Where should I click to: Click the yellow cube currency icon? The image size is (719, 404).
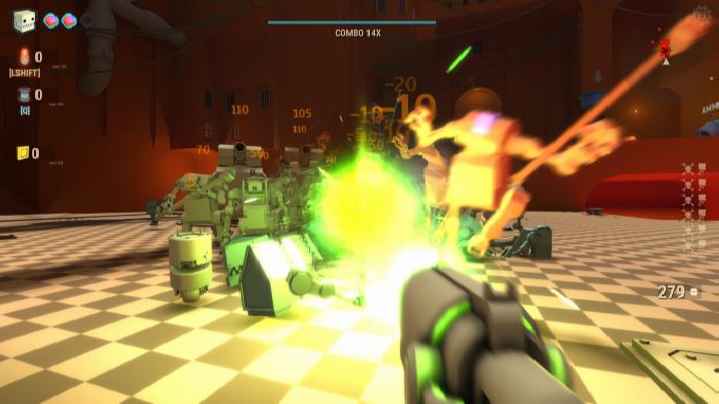23,153
